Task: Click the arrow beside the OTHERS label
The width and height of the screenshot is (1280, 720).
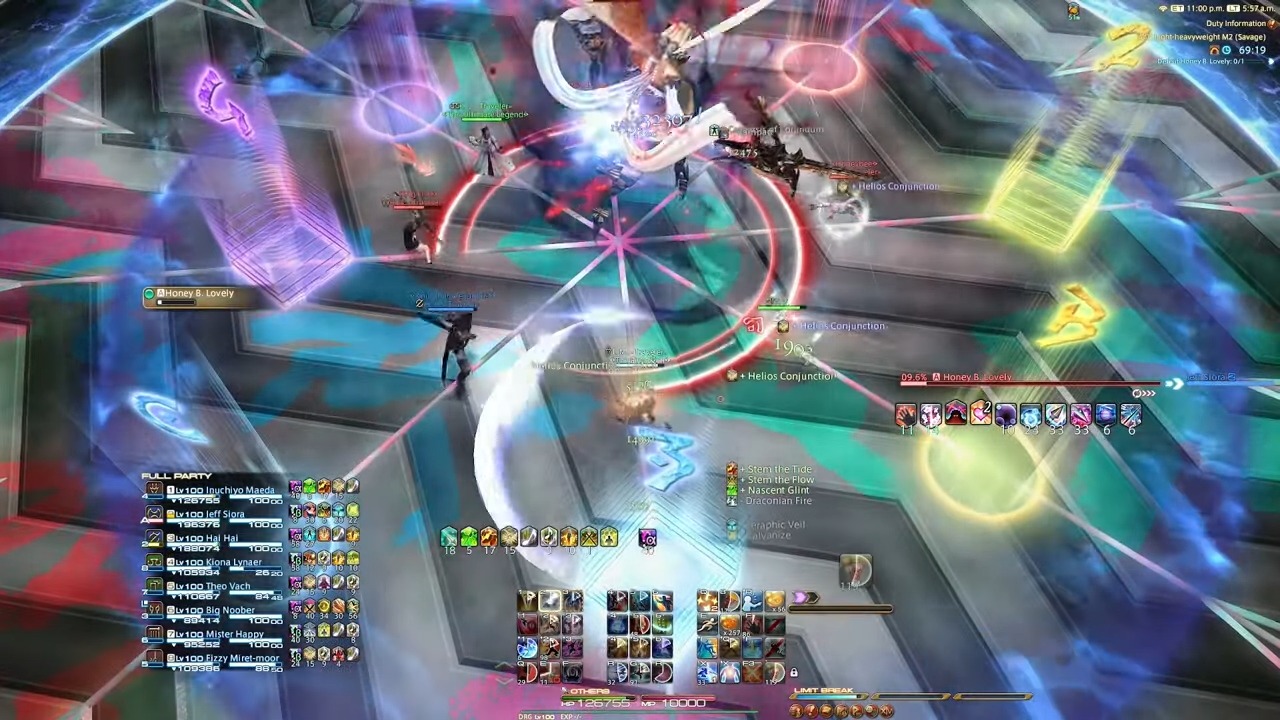Action: click(x=563, y=690)
